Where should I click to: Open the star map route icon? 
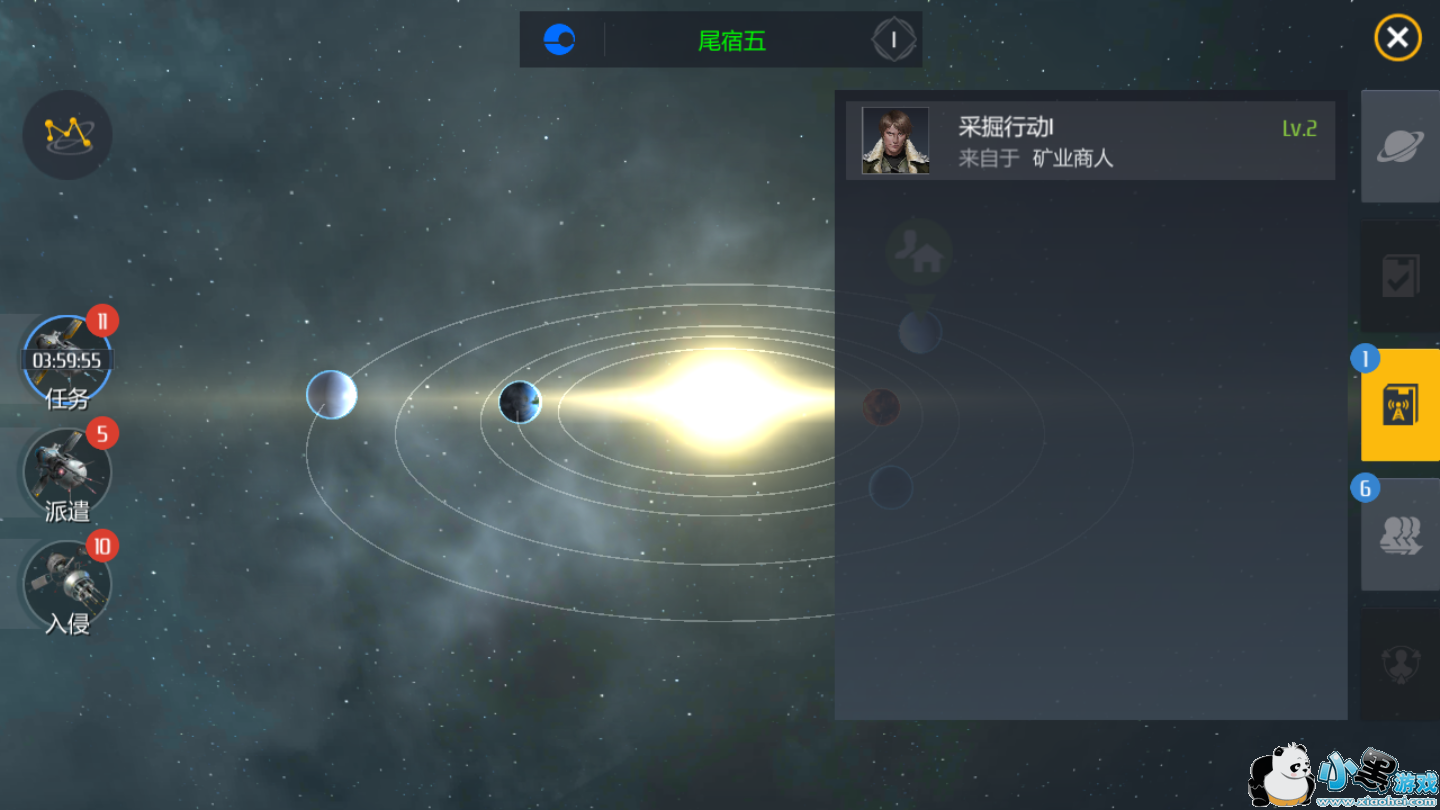coord(67,135)
